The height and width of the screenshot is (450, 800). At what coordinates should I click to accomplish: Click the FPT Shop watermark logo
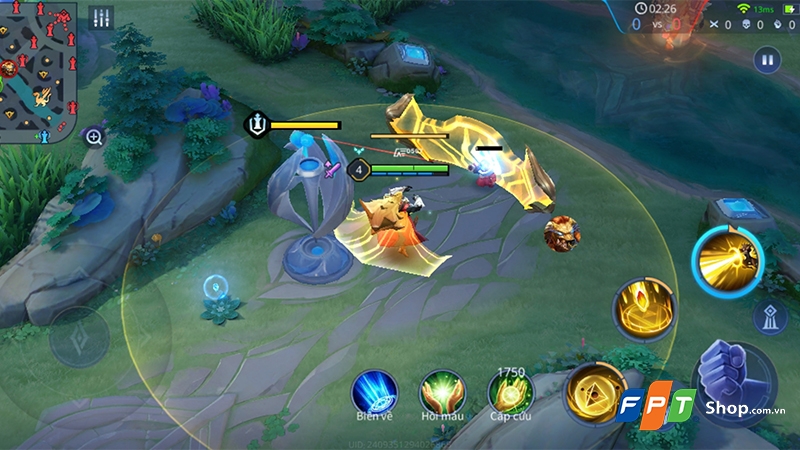[x=700, y=407]
